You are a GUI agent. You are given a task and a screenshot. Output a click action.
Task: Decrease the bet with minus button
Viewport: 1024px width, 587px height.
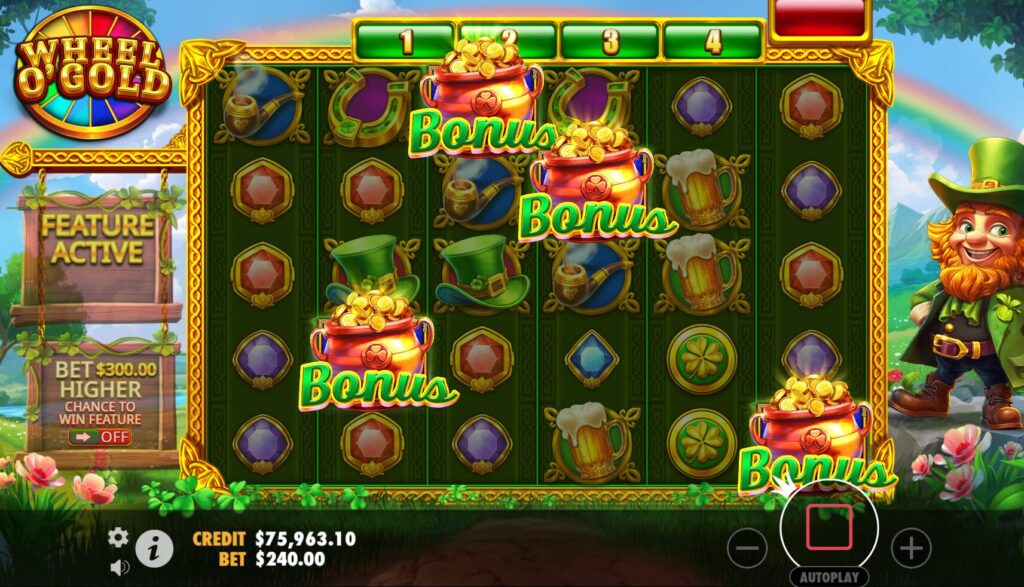747,547
